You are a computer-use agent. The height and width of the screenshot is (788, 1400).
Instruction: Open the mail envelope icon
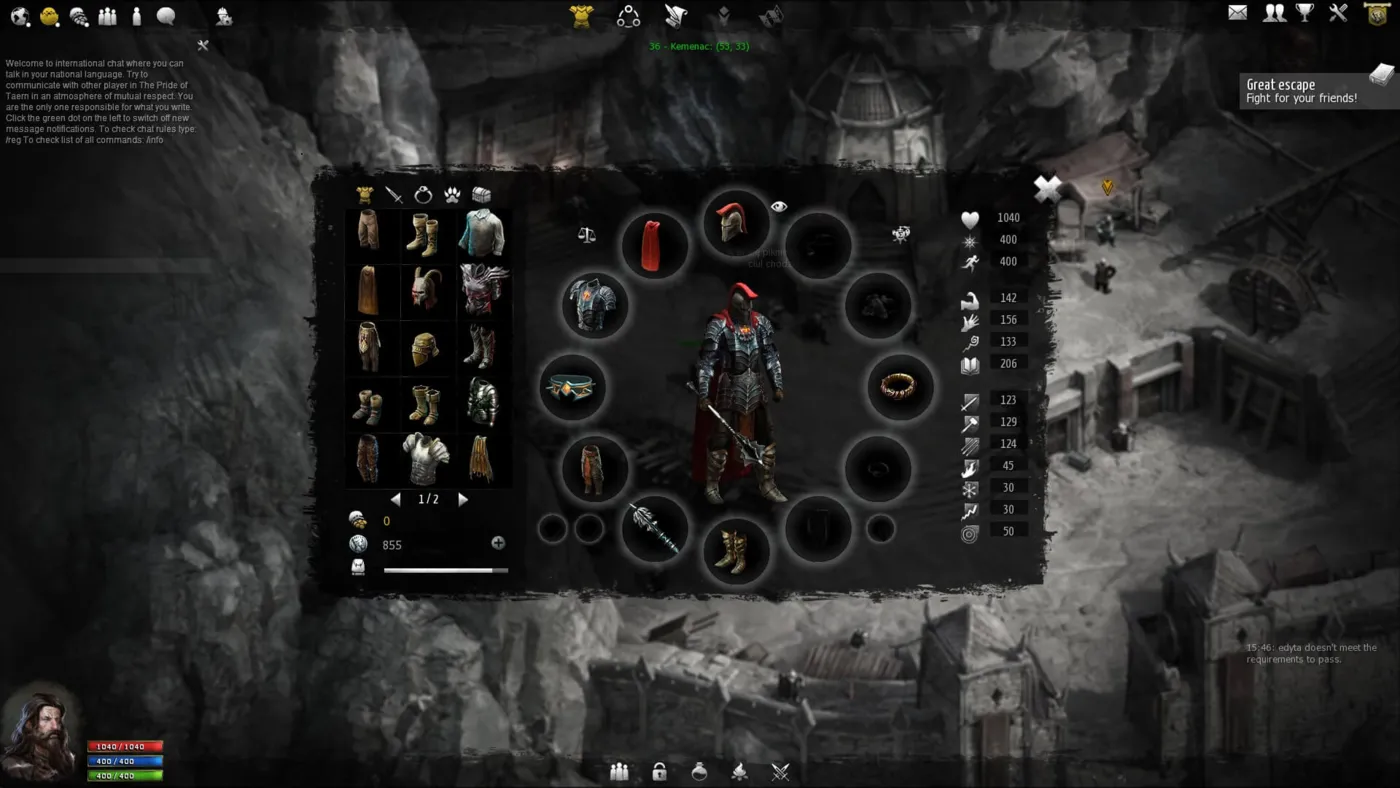click(x=1237, y=12)
